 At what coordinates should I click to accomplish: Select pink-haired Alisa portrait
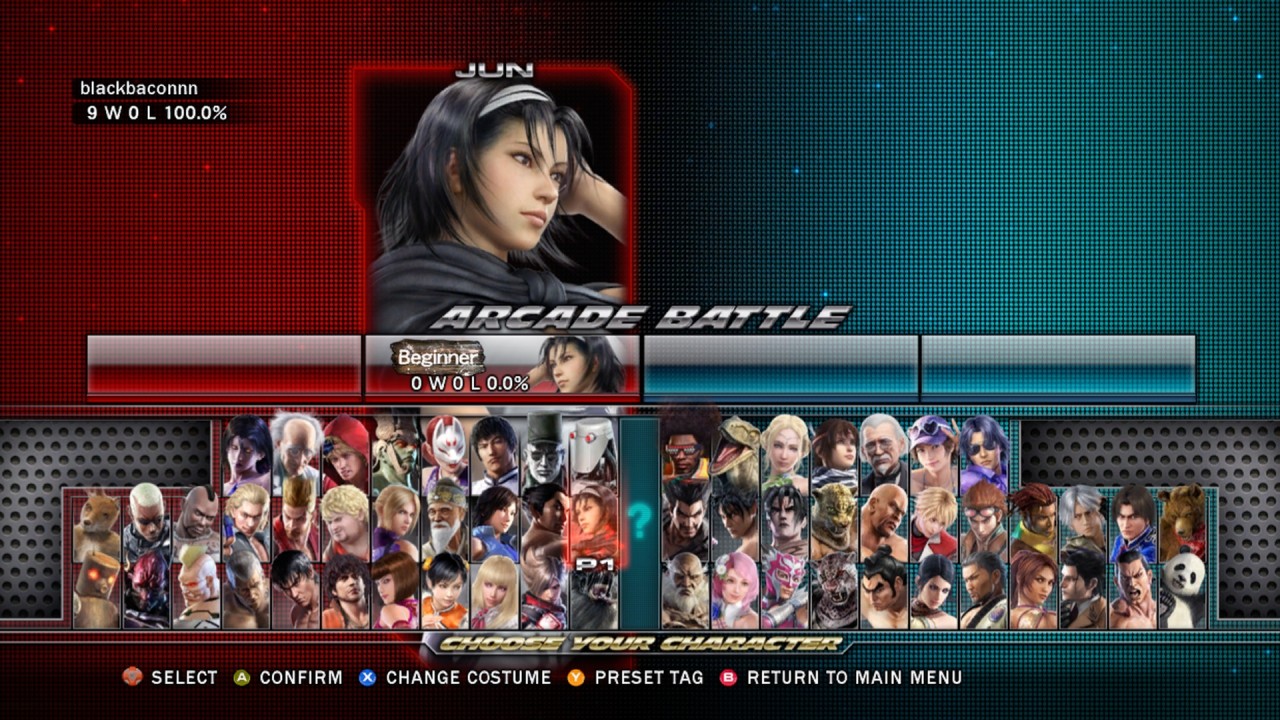click(736, 588)
